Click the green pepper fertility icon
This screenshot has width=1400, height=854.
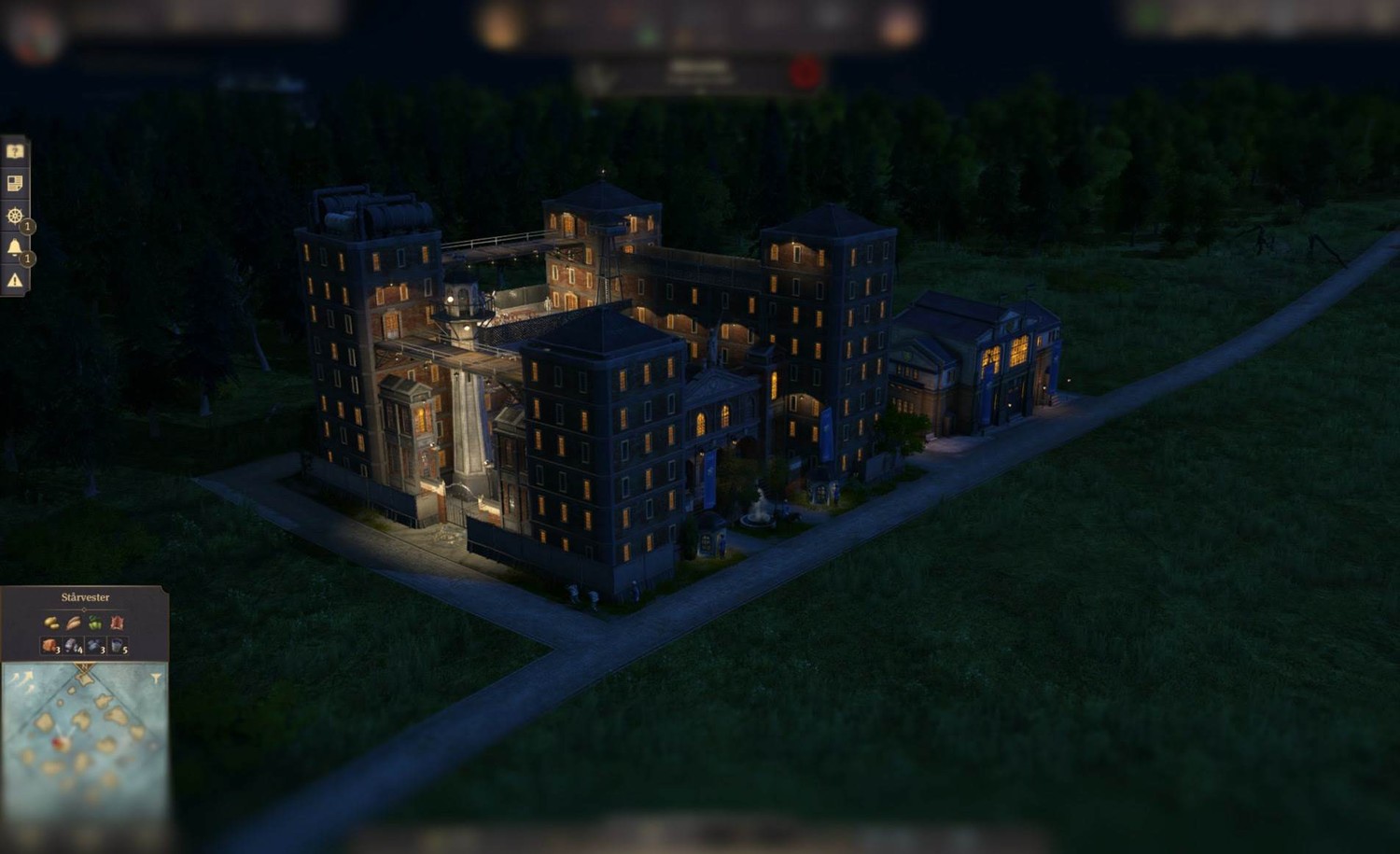[x=95, y=623]
